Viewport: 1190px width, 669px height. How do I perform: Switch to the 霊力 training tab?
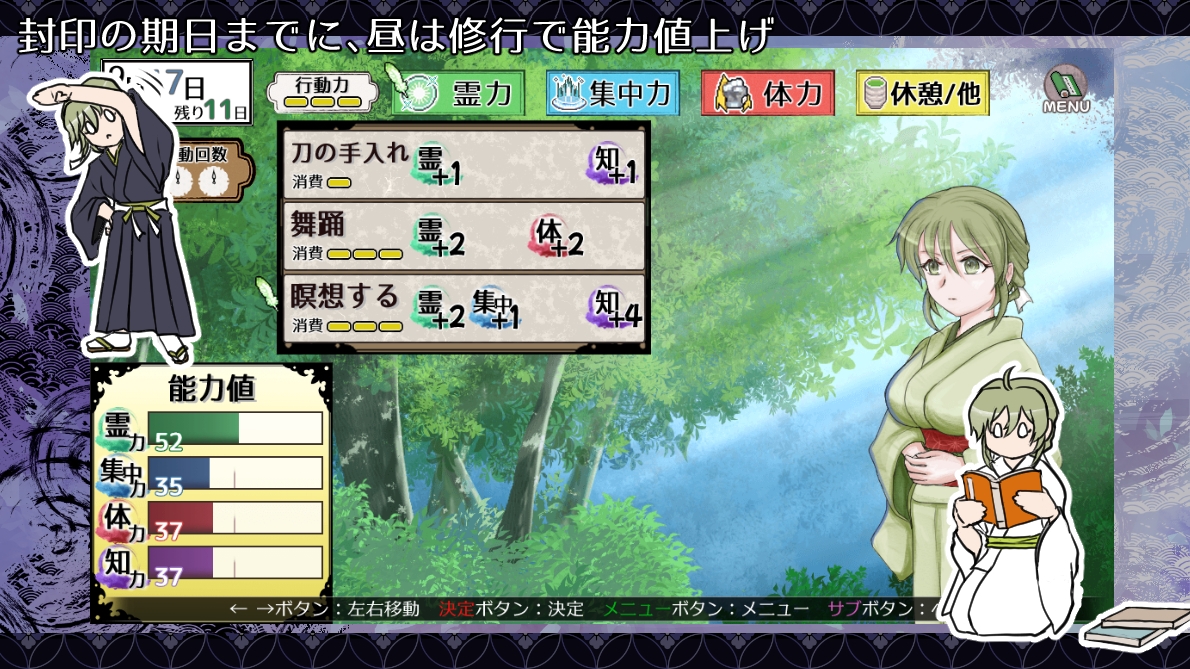459,93
